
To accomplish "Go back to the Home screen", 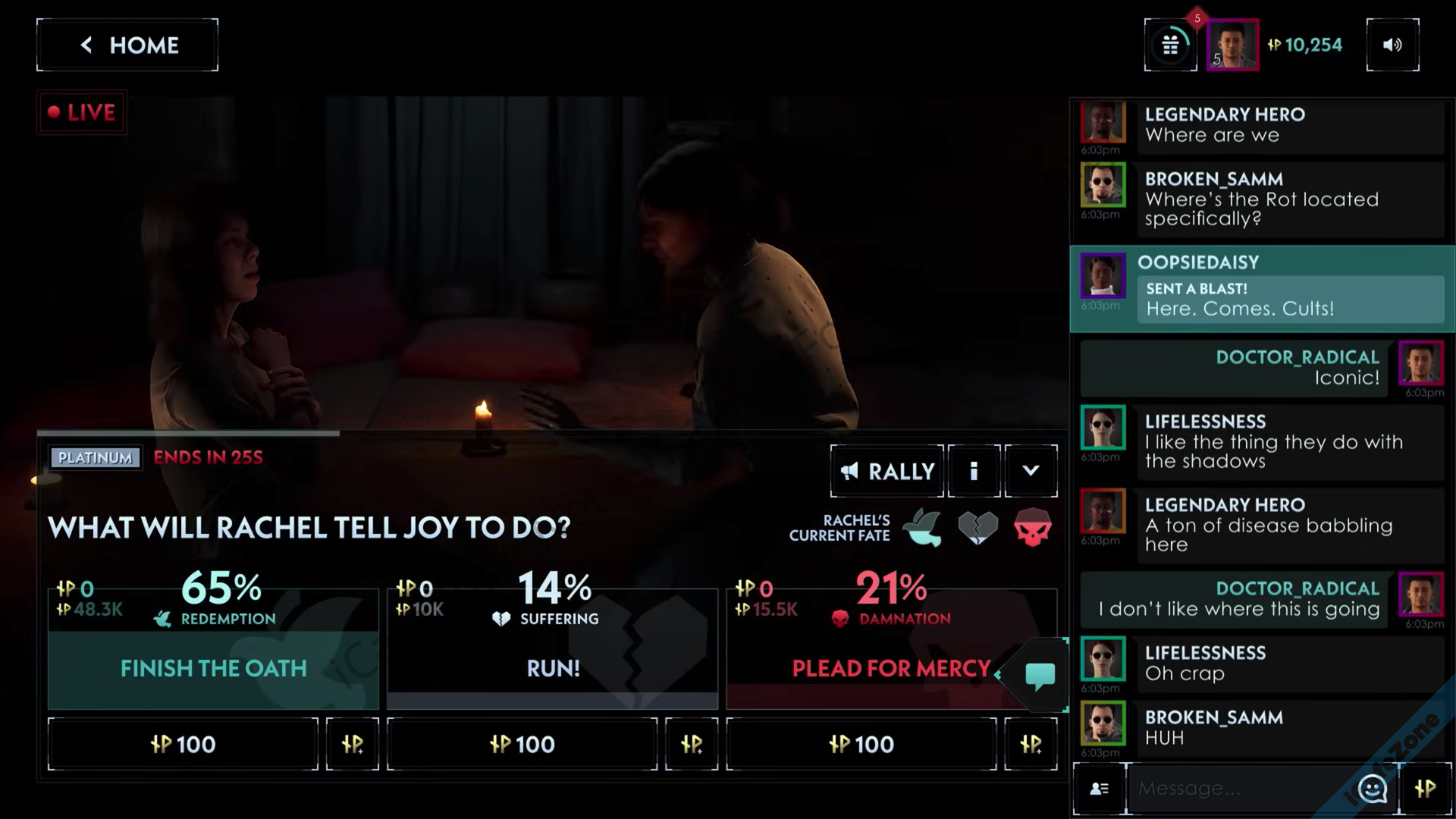I will click(127, 45).
